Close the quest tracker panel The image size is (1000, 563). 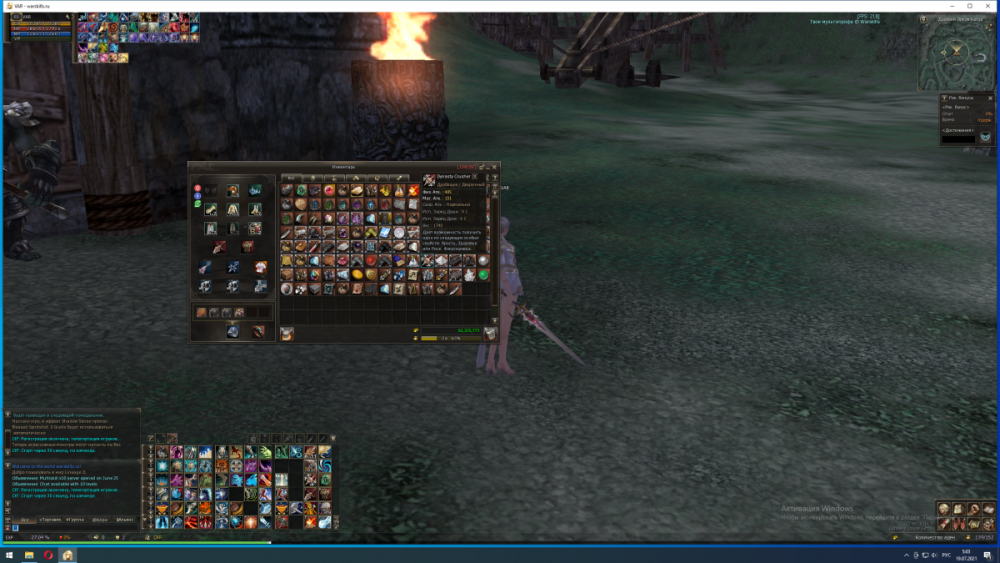[990, 98]
